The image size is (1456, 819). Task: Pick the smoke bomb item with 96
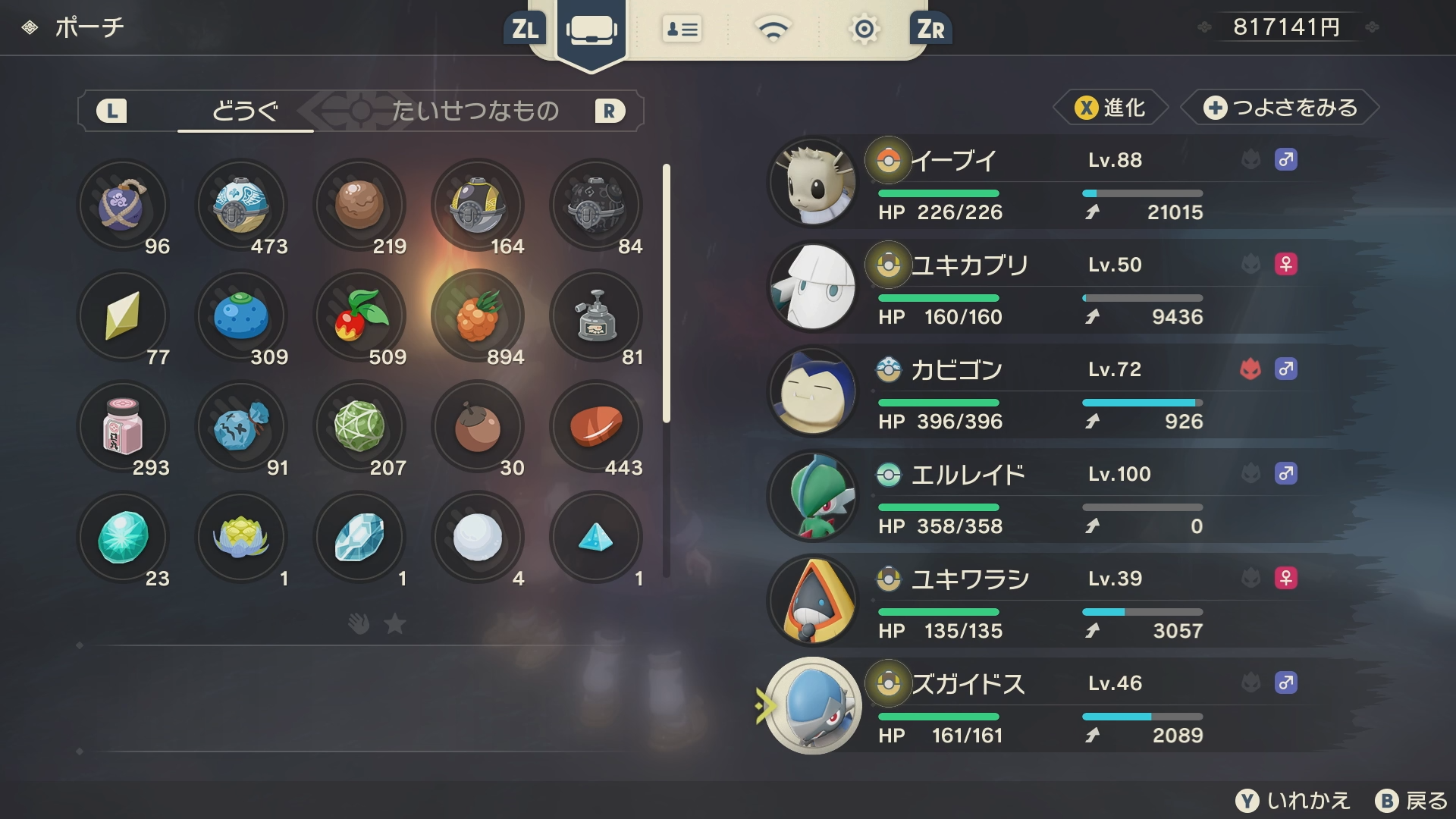pos(123,206)
